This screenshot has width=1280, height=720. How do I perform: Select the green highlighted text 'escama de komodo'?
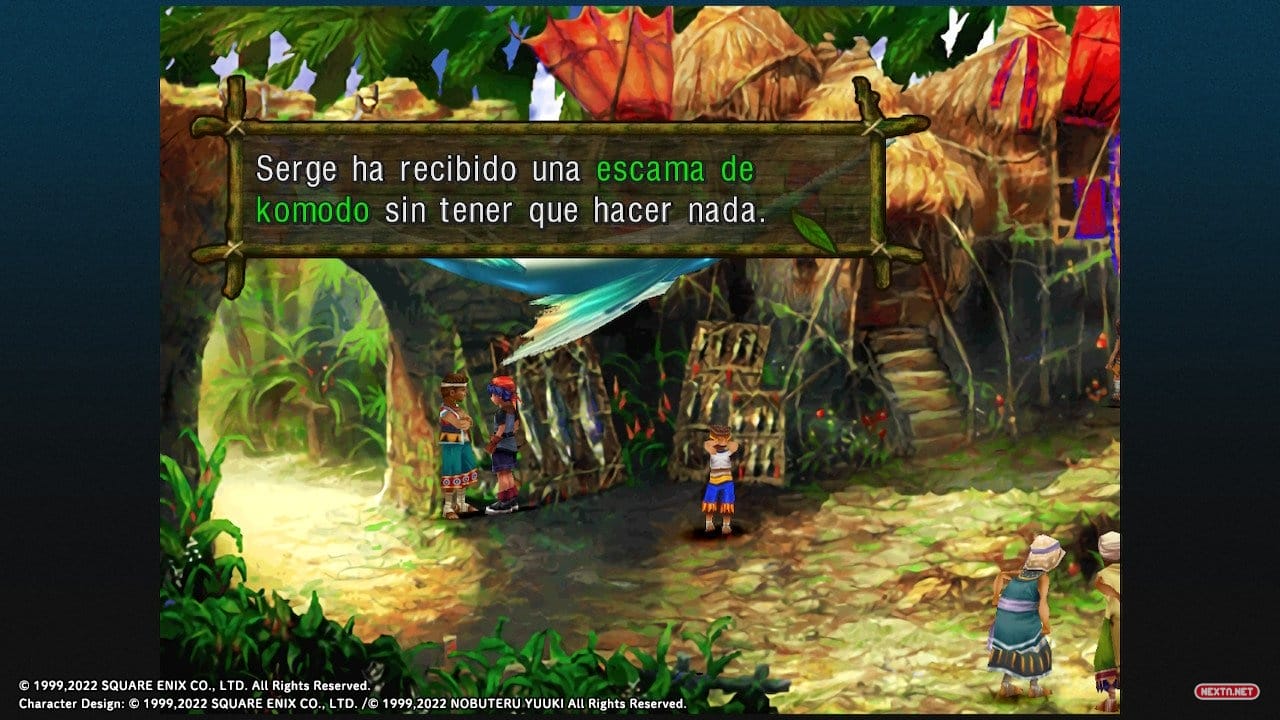click(x=672, y=169)
